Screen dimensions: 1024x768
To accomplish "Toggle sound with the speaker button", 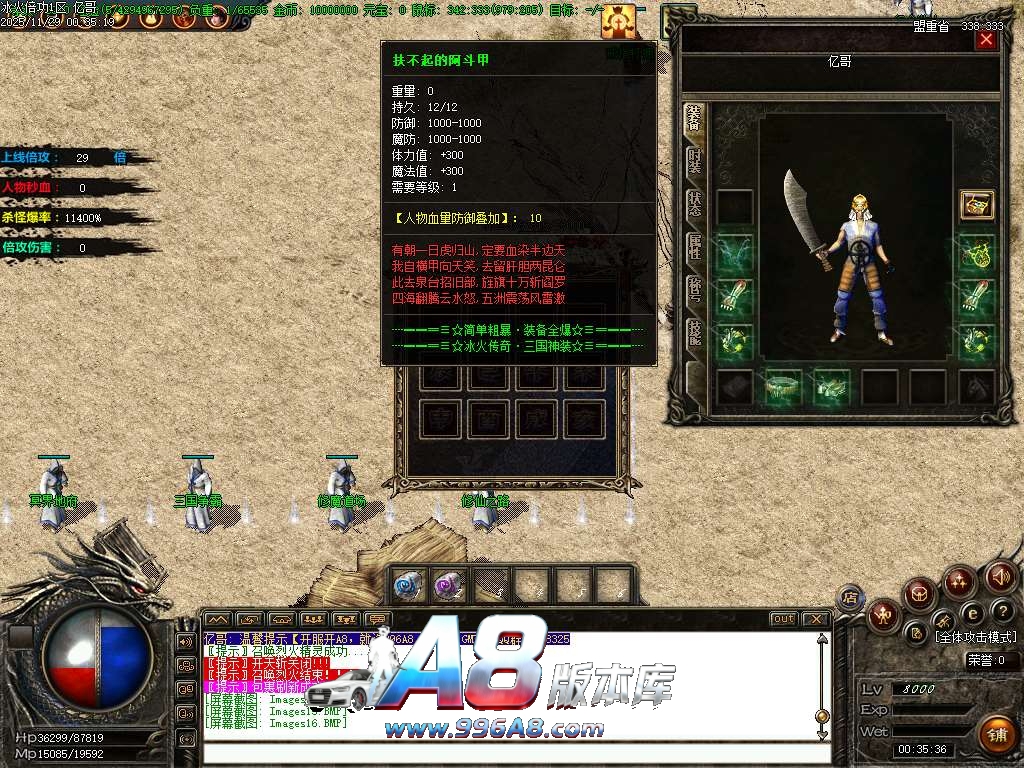I will 1000,577.
